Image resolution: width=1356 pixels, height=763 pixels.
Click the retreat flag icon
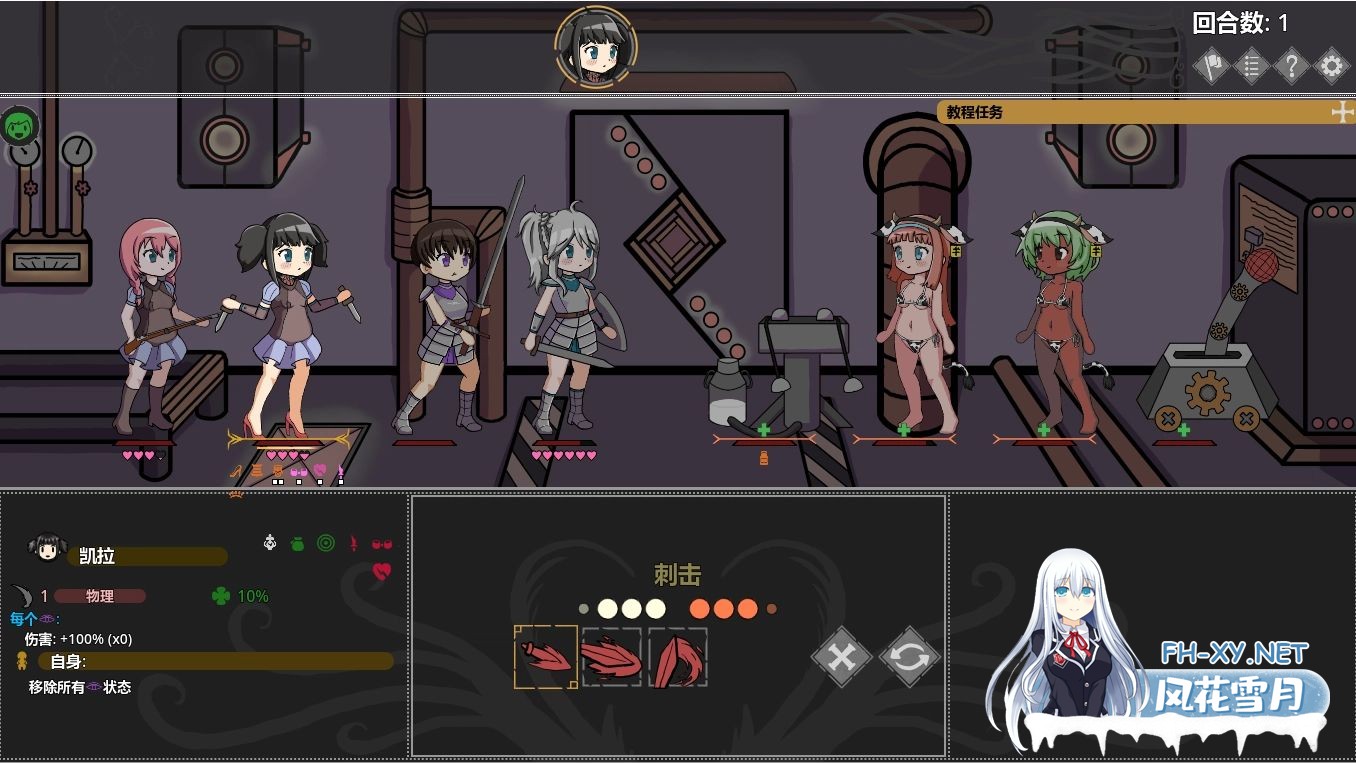1211,65
